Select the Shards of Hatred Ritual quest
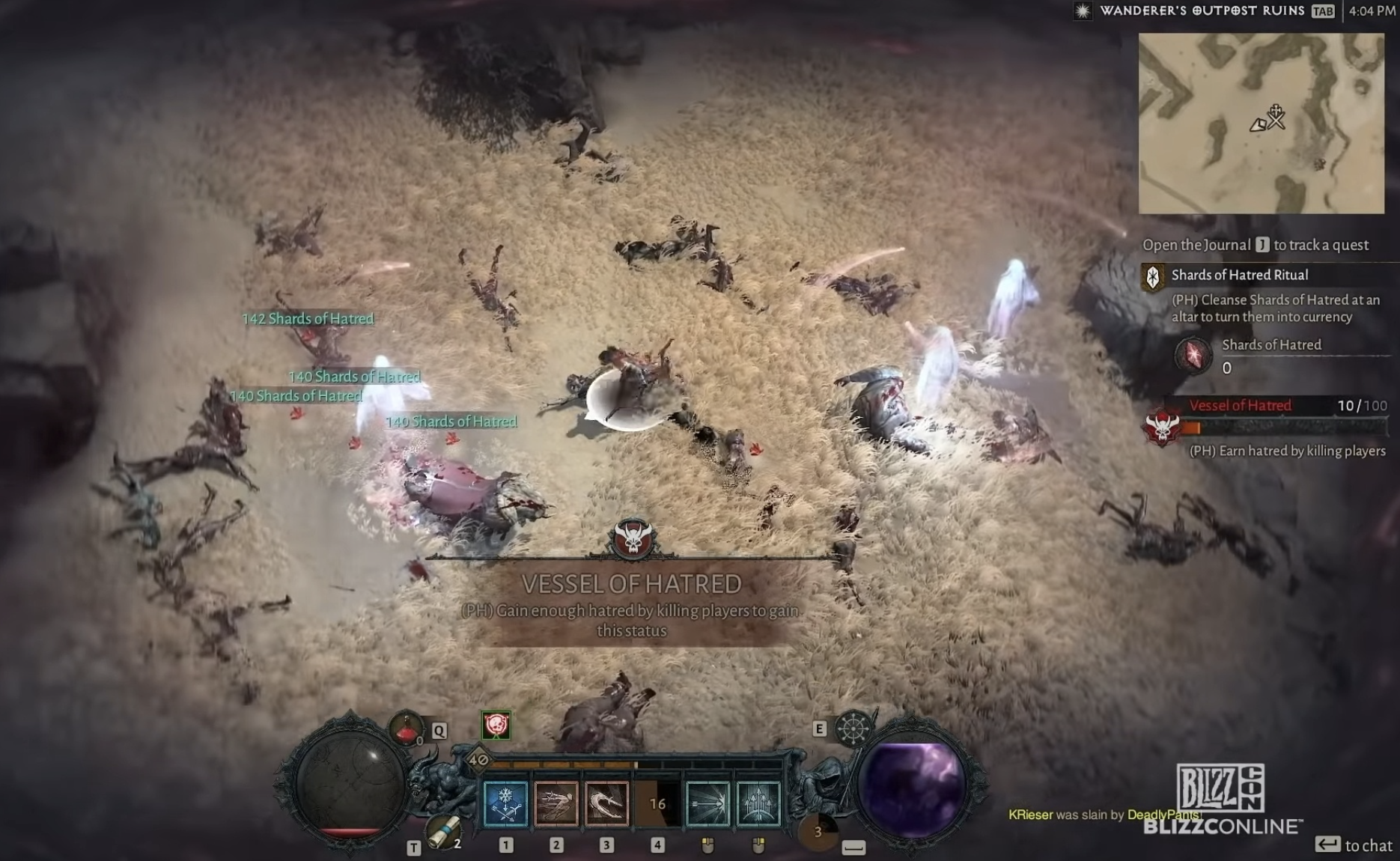Image resolution: width=1400 pixels, height=861 pixels. click(x=1239, y=276)
